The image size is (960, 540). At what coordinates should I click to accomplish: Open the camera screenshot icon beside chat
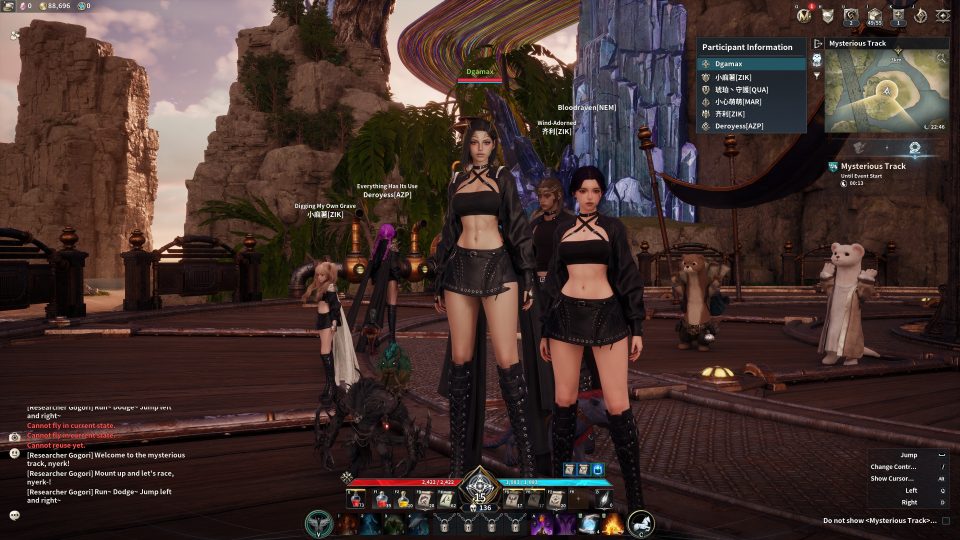pyautogui.click(x=14, y=437)
